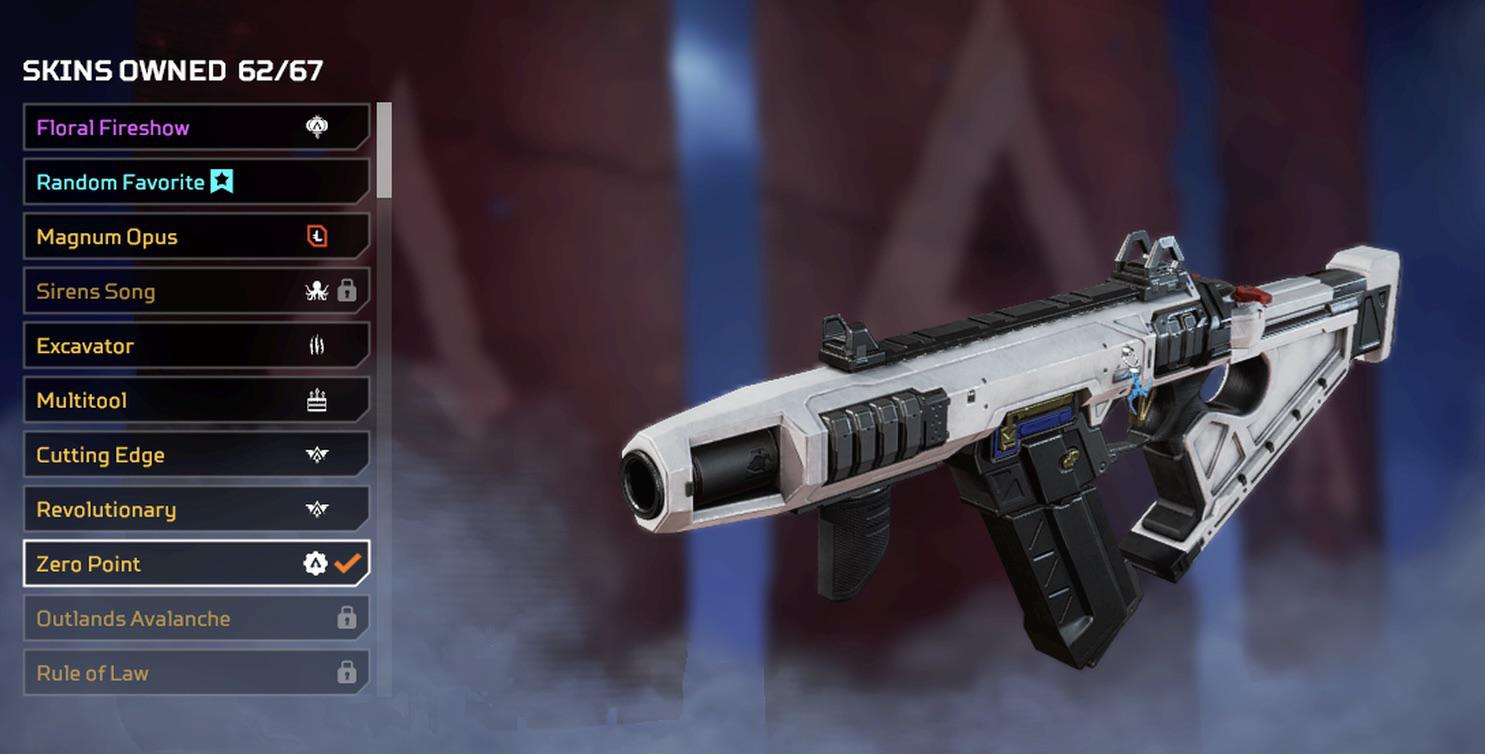Toggle the lock on Sirens Song
Viewport: 1485px width, 754px height.
pos(345,291)
